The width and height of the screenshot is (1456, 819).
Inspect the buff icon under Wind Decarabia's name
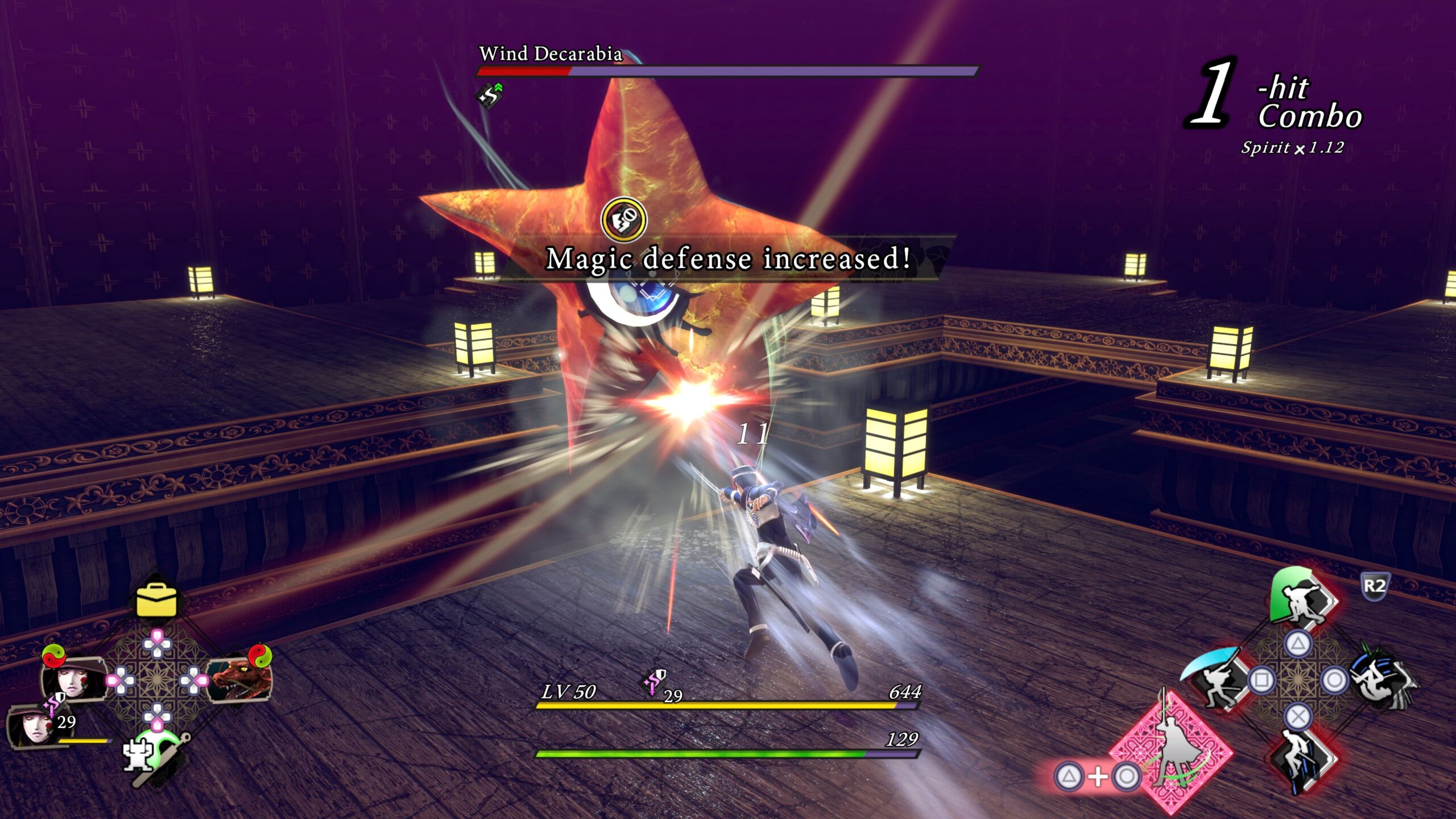point(490,96)
